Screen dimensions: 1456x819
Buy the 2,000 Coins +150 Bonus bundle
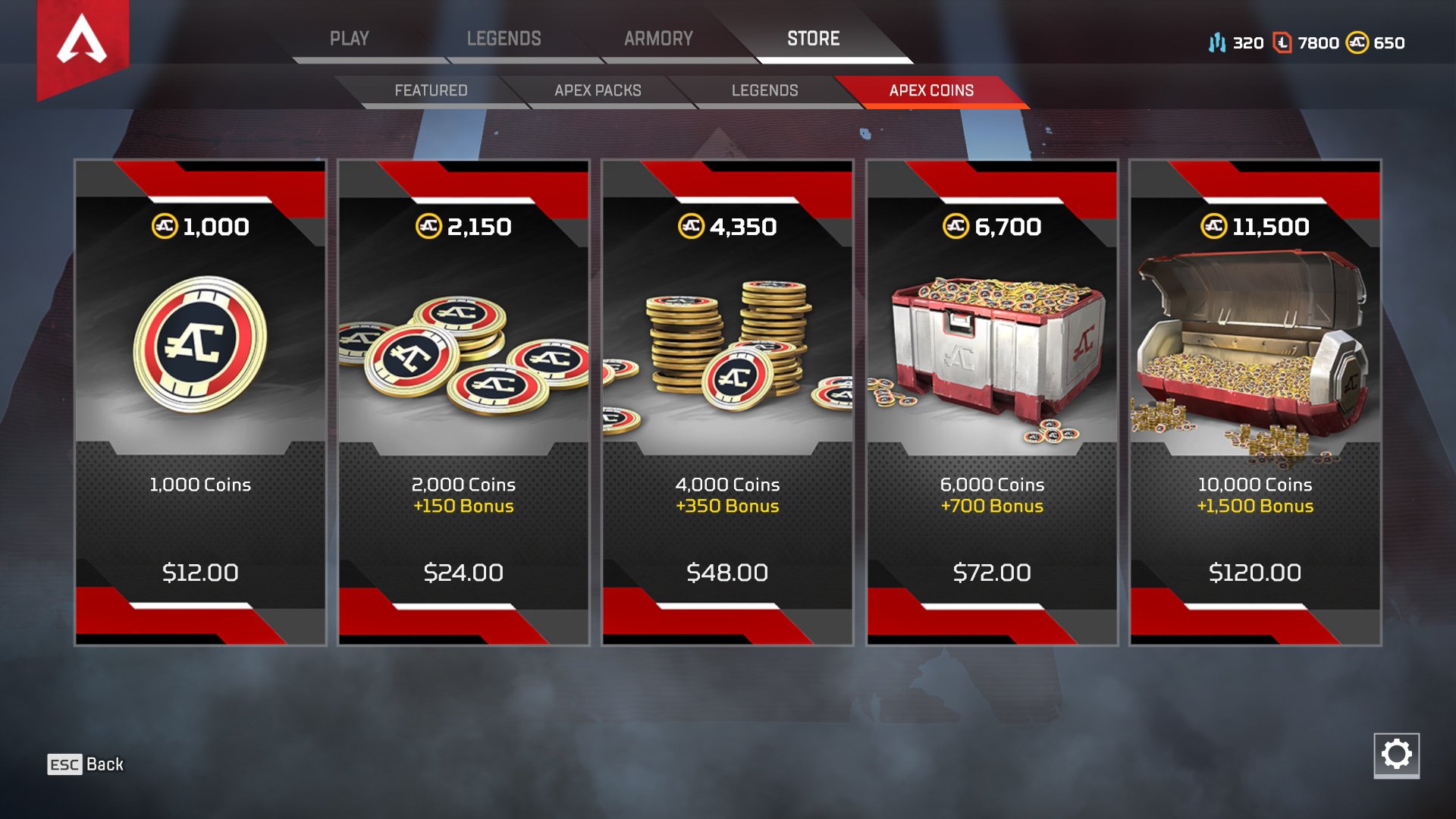(463, 495)
